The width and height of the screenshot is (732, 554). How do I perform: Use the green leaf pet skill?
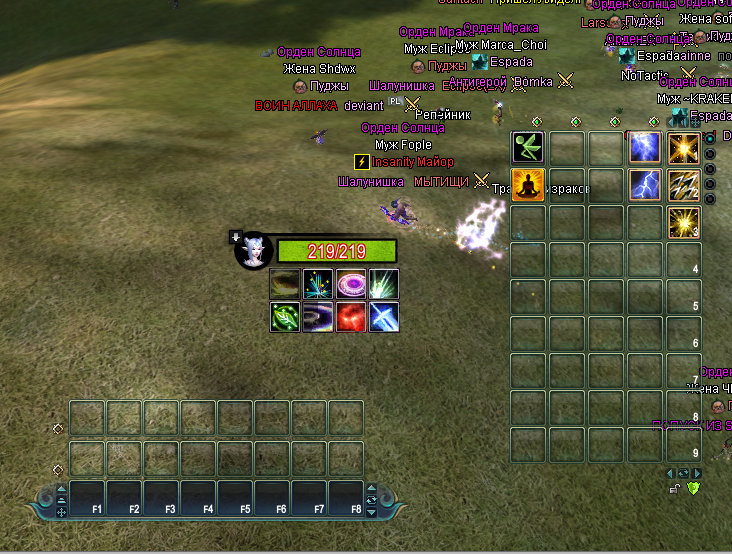(x=285, y=317)
